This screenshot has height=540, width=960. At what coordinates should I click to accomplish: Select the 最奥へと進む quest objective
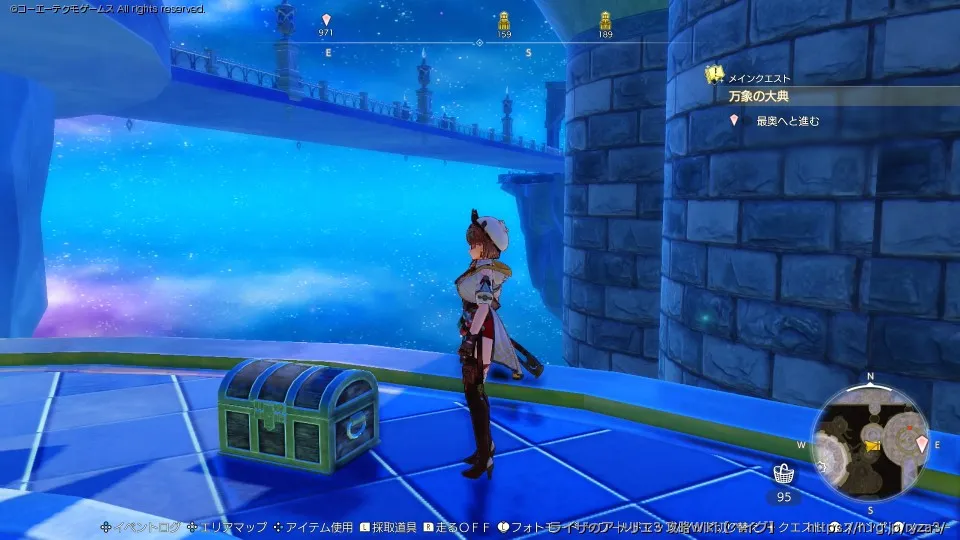[x=788, y=121]
